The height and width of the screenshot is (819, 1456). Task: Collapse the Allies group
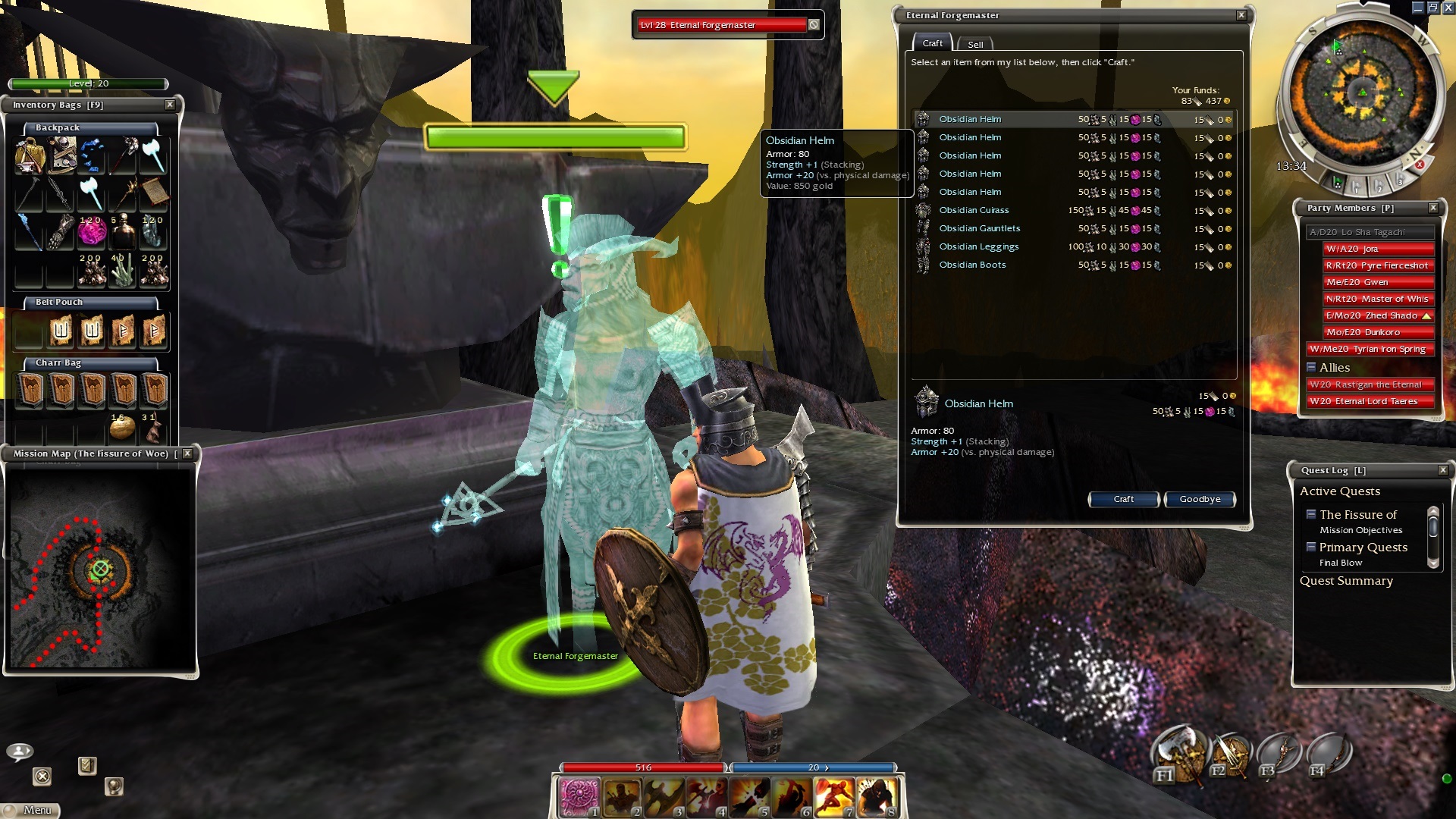coord(1311,367)
